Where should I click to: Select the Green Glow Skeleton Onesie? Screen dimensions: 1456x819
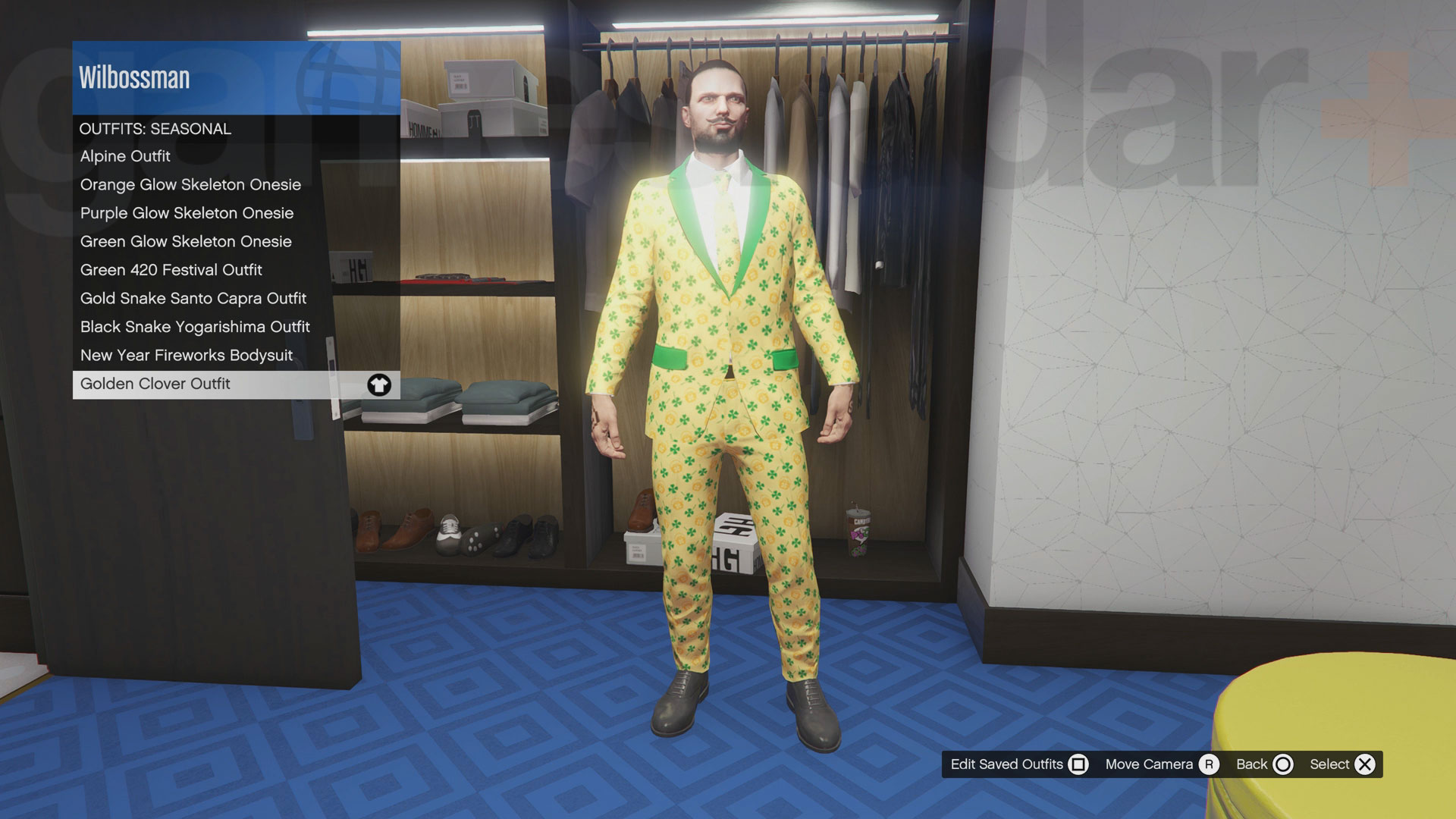point(186,241)
